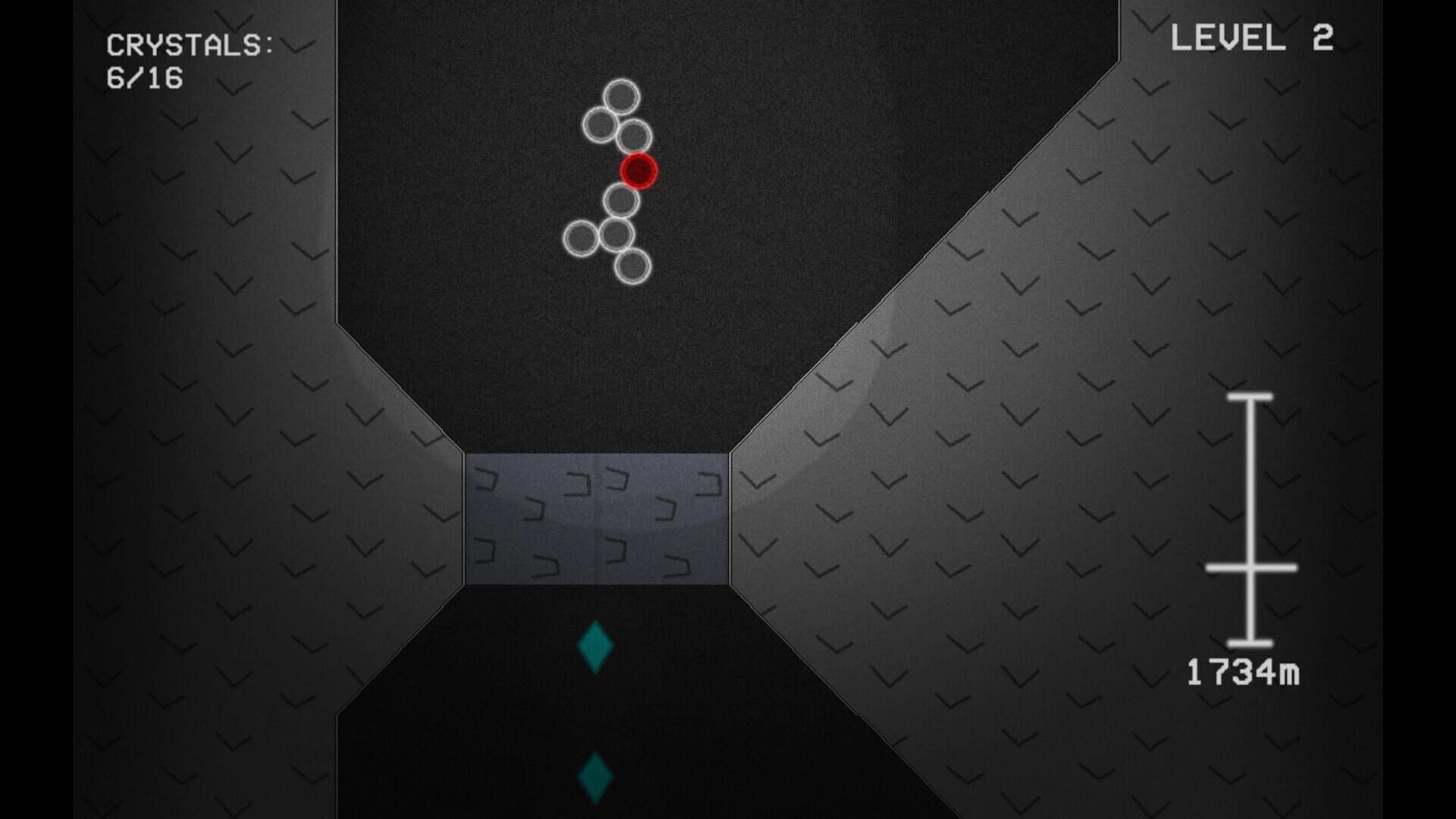Click the leftmost white cell of the cluster
This screenshot has width=1456, height=819.
581,237
